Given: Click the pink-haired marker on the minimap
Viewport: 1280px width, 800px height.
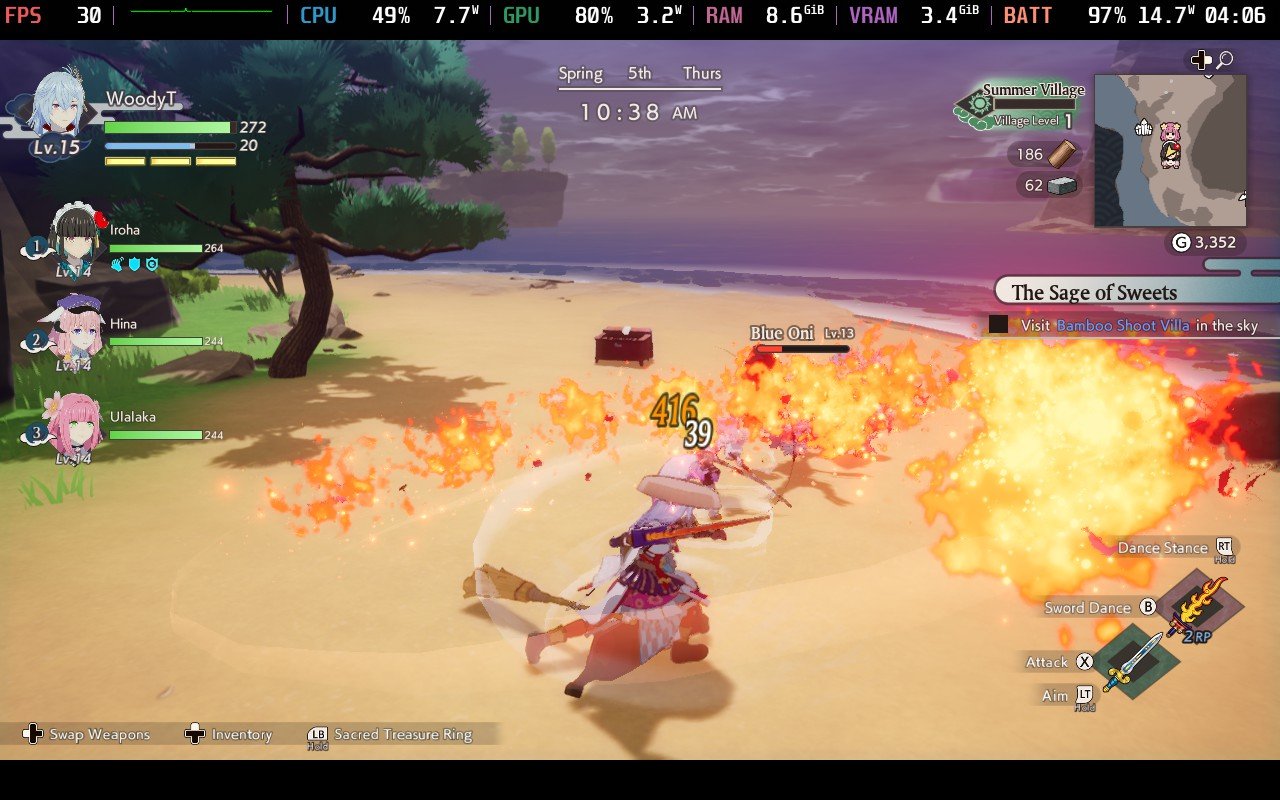Looking at the screenshot, I should 1170,132.
